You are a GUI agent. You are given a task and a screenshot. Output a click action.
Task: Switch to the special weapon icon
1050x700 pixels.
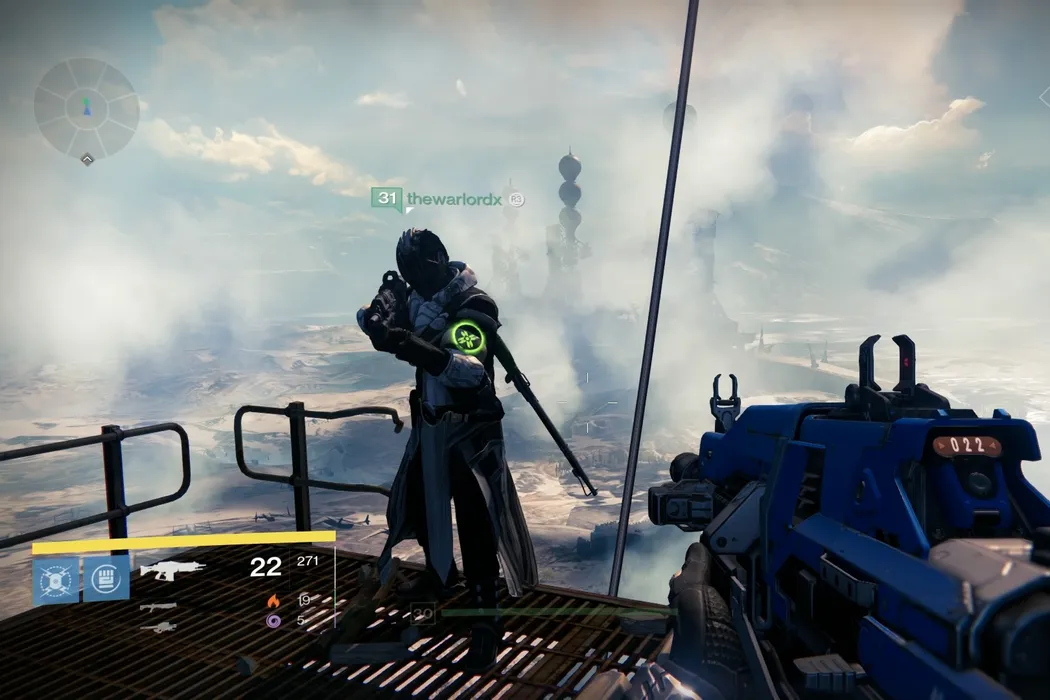[158, 606]
